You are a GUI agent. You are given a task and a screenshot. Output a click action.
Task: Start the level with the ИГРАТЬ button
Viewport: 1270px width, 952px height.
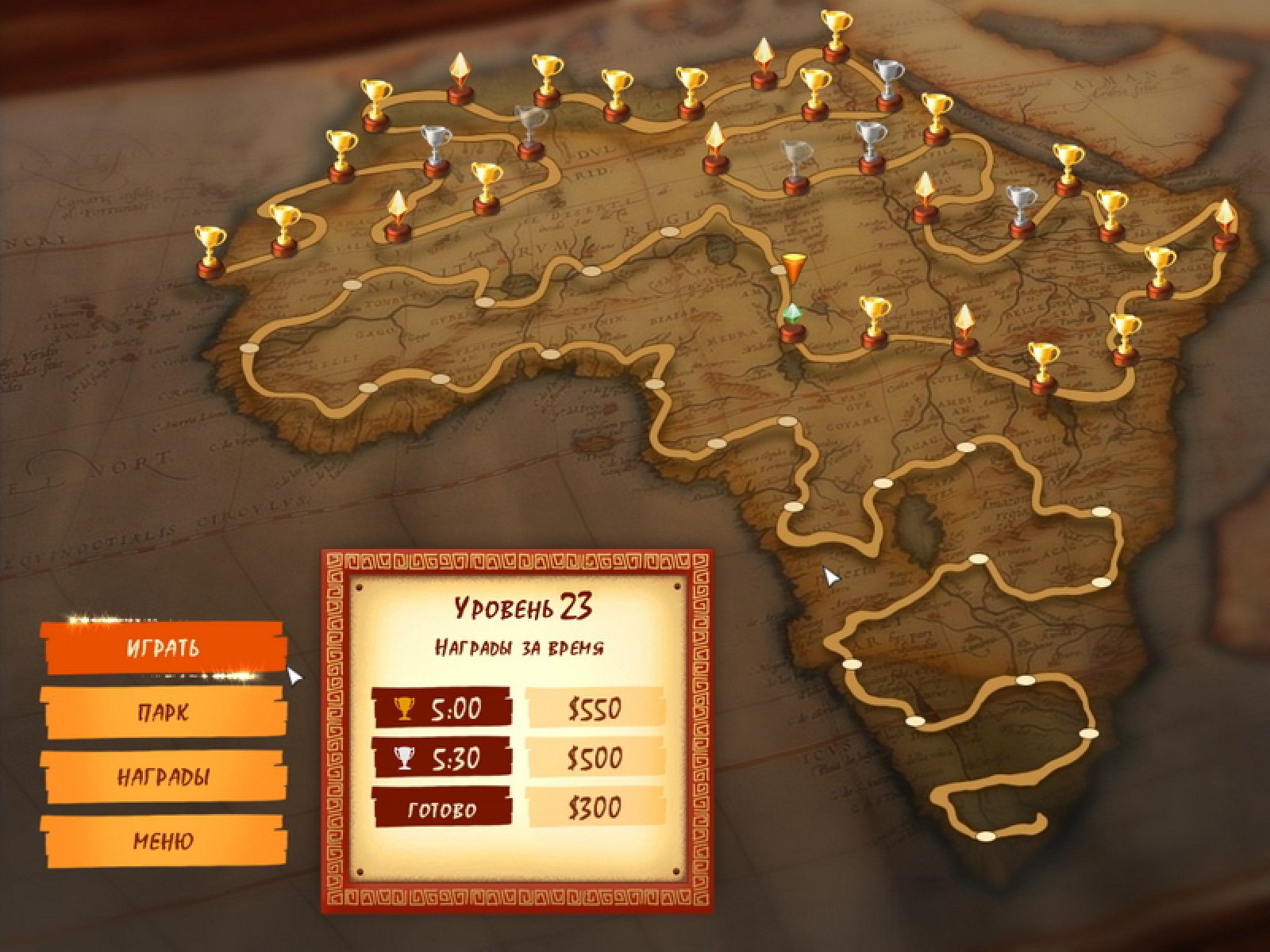pos(164,648)
